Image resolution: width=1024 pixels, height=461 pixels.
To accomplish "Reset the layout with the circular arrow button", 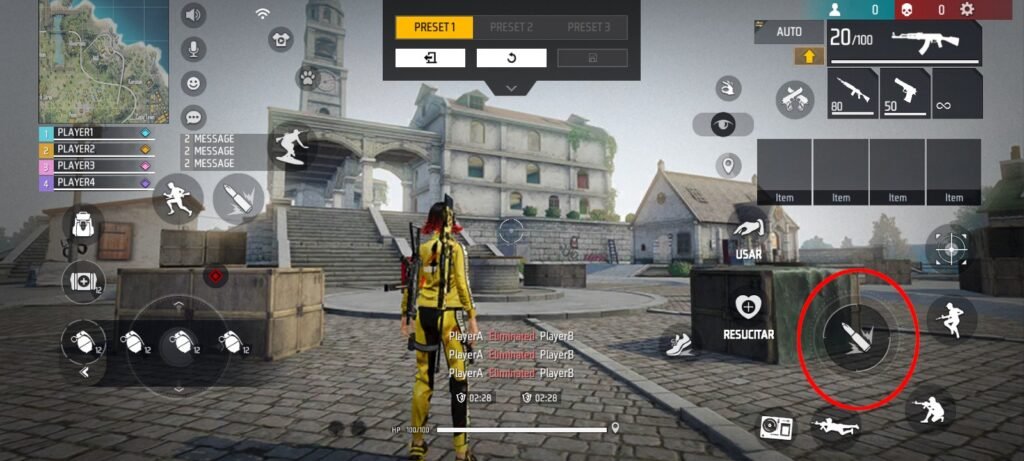I will point(511,58).
